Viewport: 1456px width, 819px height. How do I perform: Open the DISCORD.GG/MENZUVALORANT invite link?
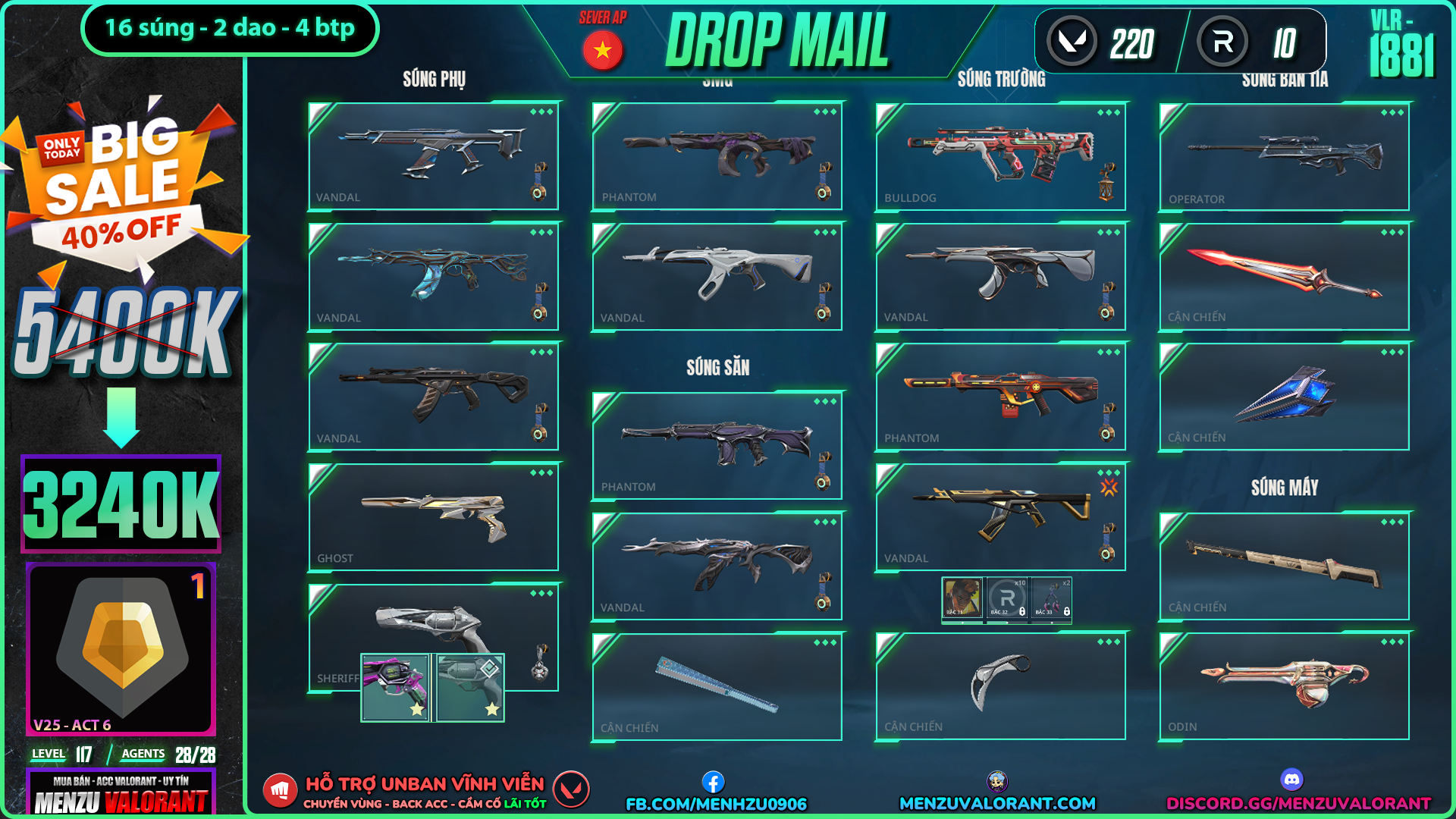point(1298,803)
